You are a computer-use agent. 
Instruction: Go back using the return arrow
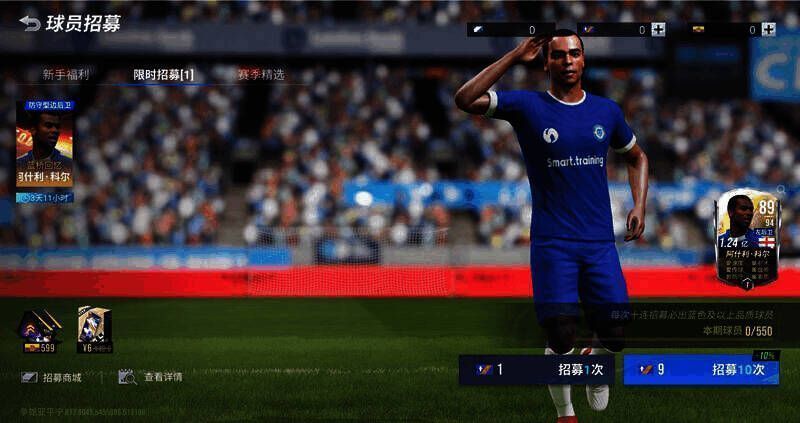tap(30, 23)
